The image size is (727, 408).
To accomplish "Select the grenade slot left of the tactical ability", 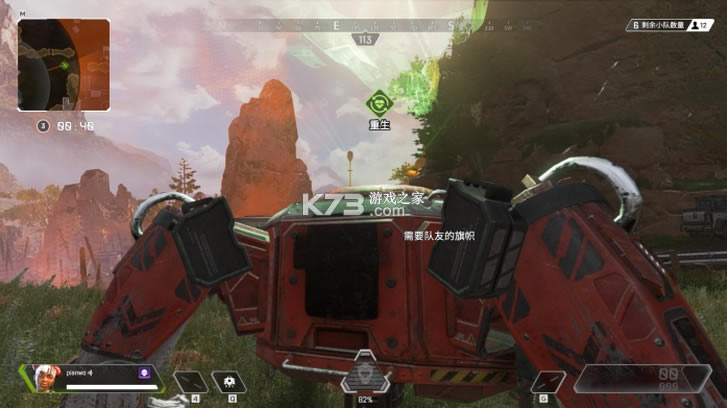I will point(190,381).
